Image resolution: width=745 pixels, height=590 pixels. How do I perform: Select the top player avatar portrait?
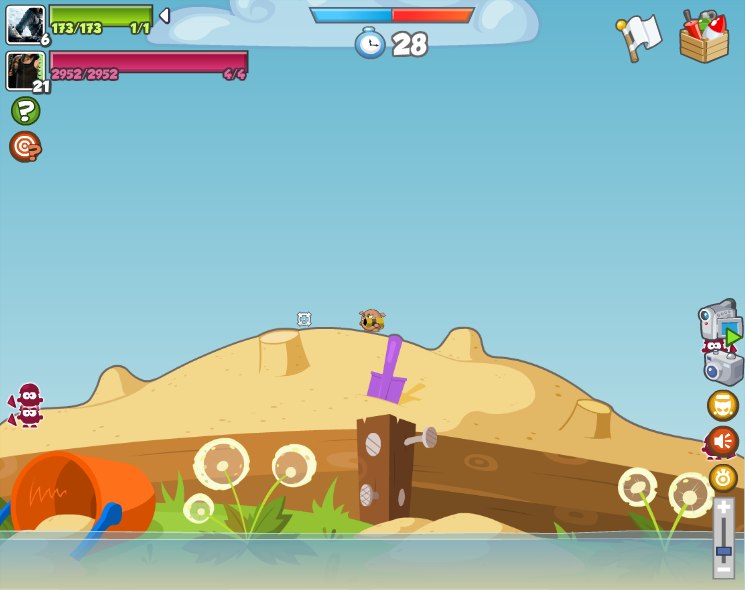(25, 24)
